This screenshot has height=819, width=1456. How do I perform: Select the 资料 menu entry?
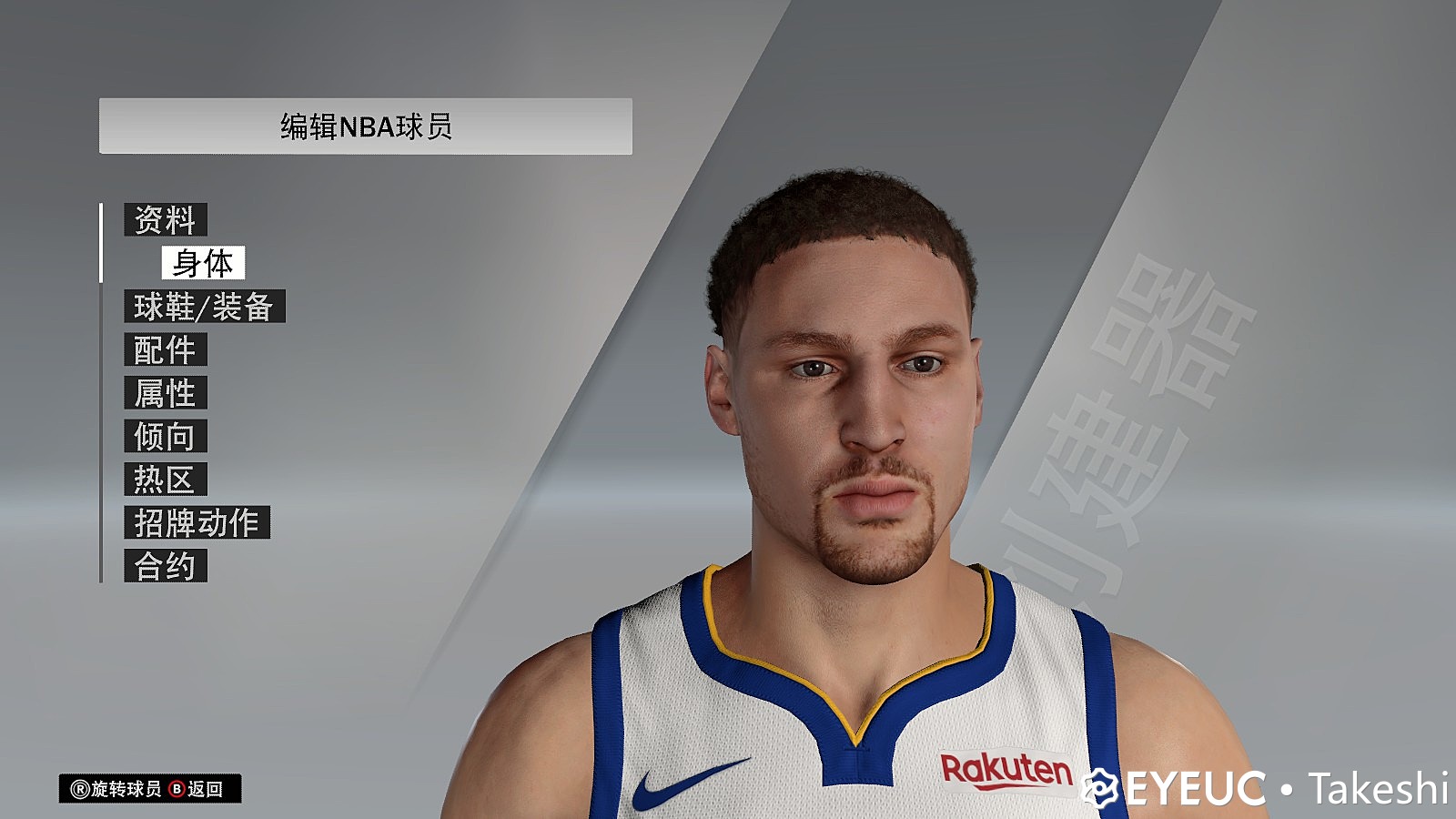click(x=164, y=218)
